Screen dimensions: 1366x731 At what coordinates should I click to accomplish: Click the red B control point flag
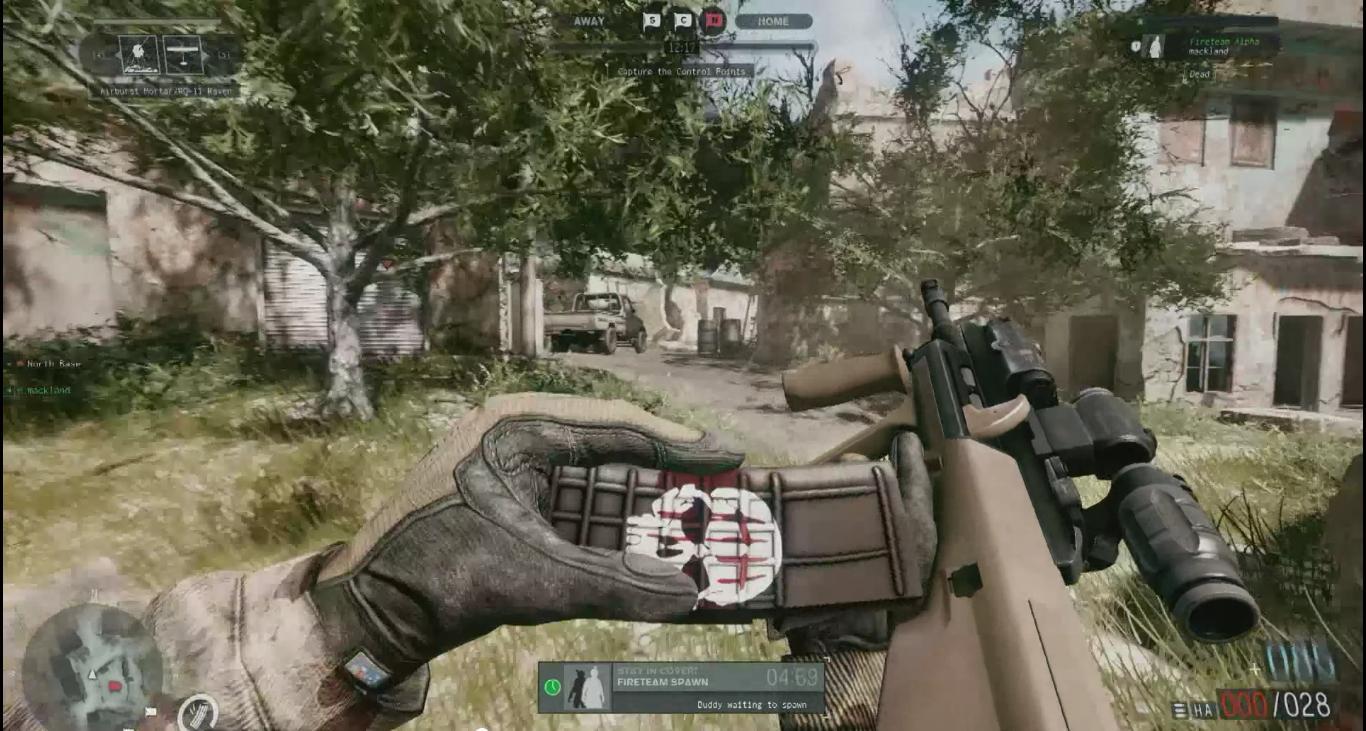(714, 20)
